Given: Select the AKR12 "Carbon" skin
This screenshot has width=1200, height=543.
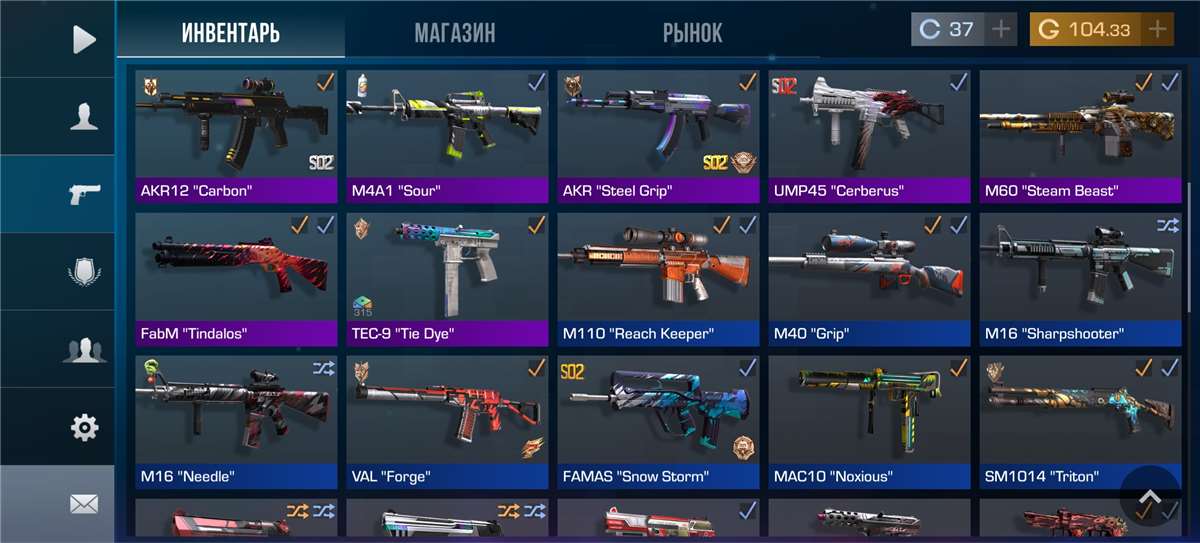Looking at the screenshot, I should click(x=236, y=136).
